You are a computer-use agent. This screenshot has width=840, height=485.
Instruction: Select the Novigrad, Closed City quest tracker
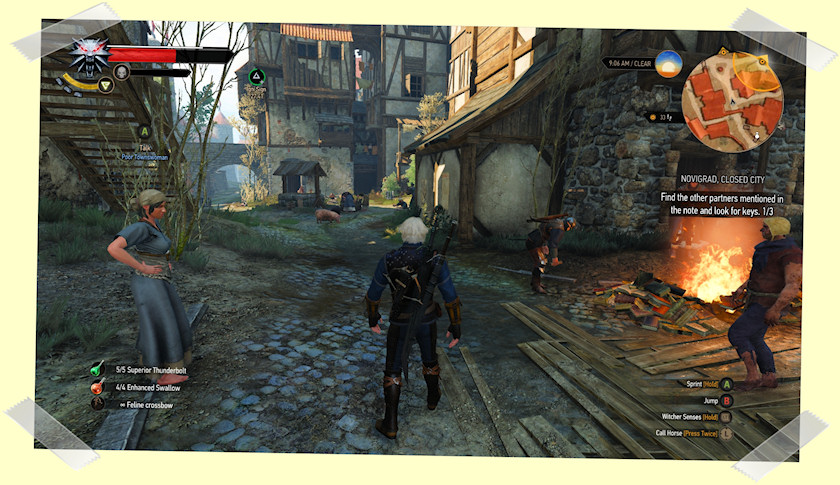tap(736, 179)
